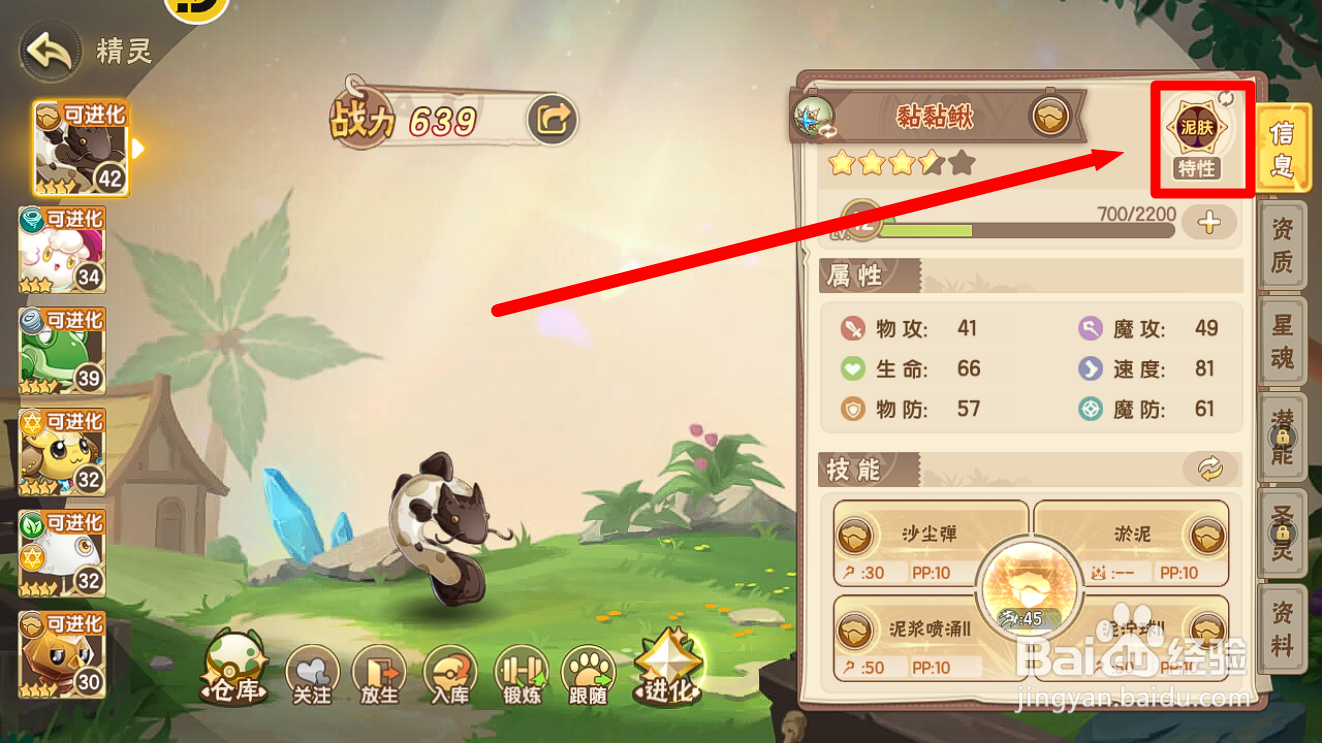Click the 700/2200 experience progress bar
Viewport: 1322px width, 743px height.
click(x=1050, y=228)
